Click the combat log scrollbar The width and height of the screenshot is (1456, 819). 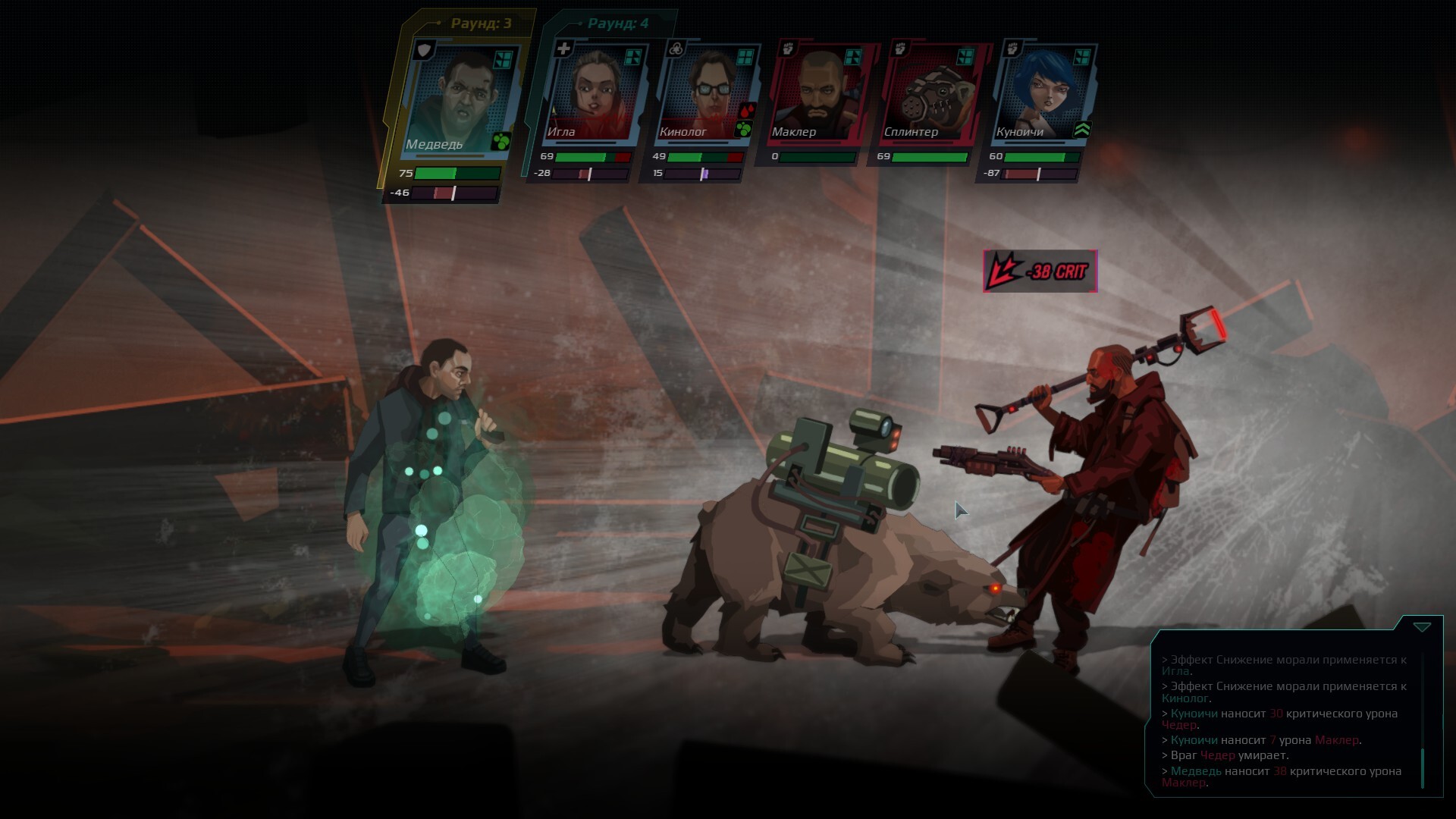click(1422, 767)
